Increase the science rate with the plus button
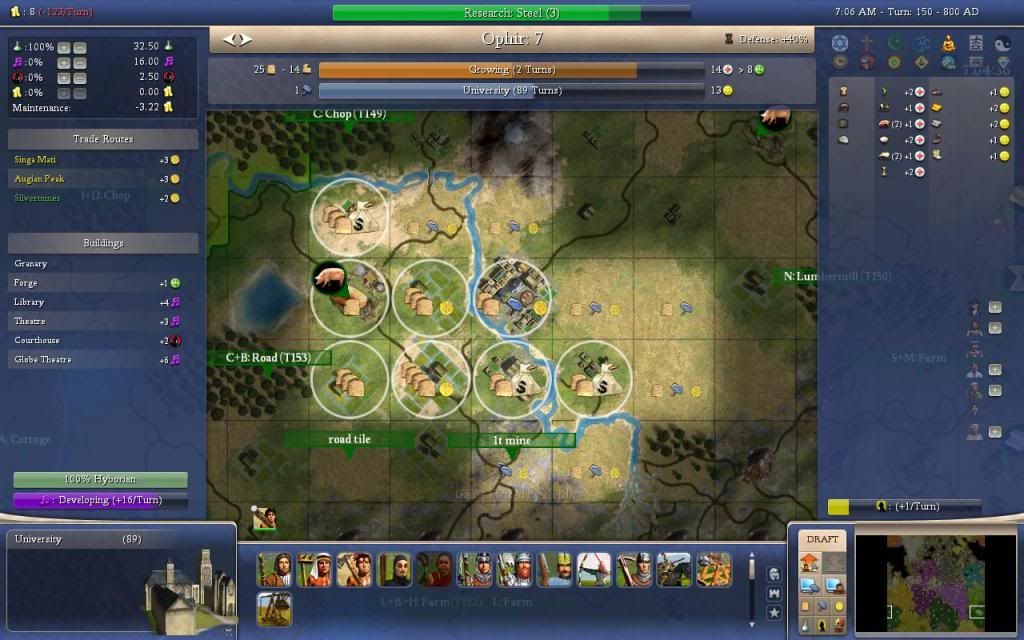The width and height of the screenshot is (1024, 640). (x=64, y=48)
